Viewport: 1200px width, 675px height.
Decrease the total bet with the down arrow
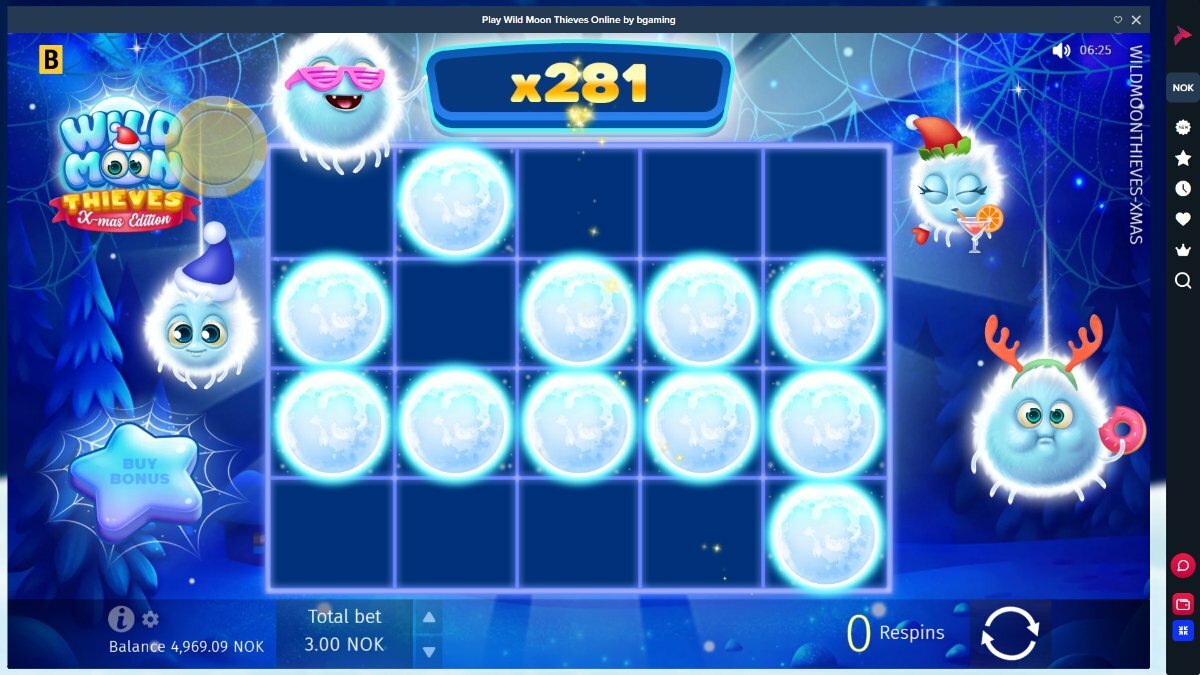pos(428,651)
